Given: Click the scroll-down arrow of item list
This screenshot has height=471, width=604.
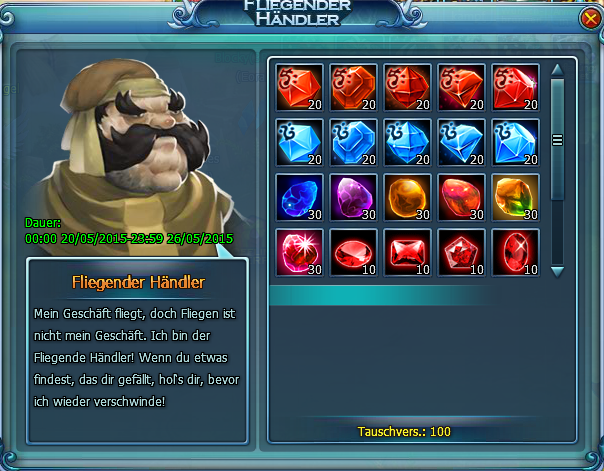Looking at the screenshot, I should click(x=558, y=271).
